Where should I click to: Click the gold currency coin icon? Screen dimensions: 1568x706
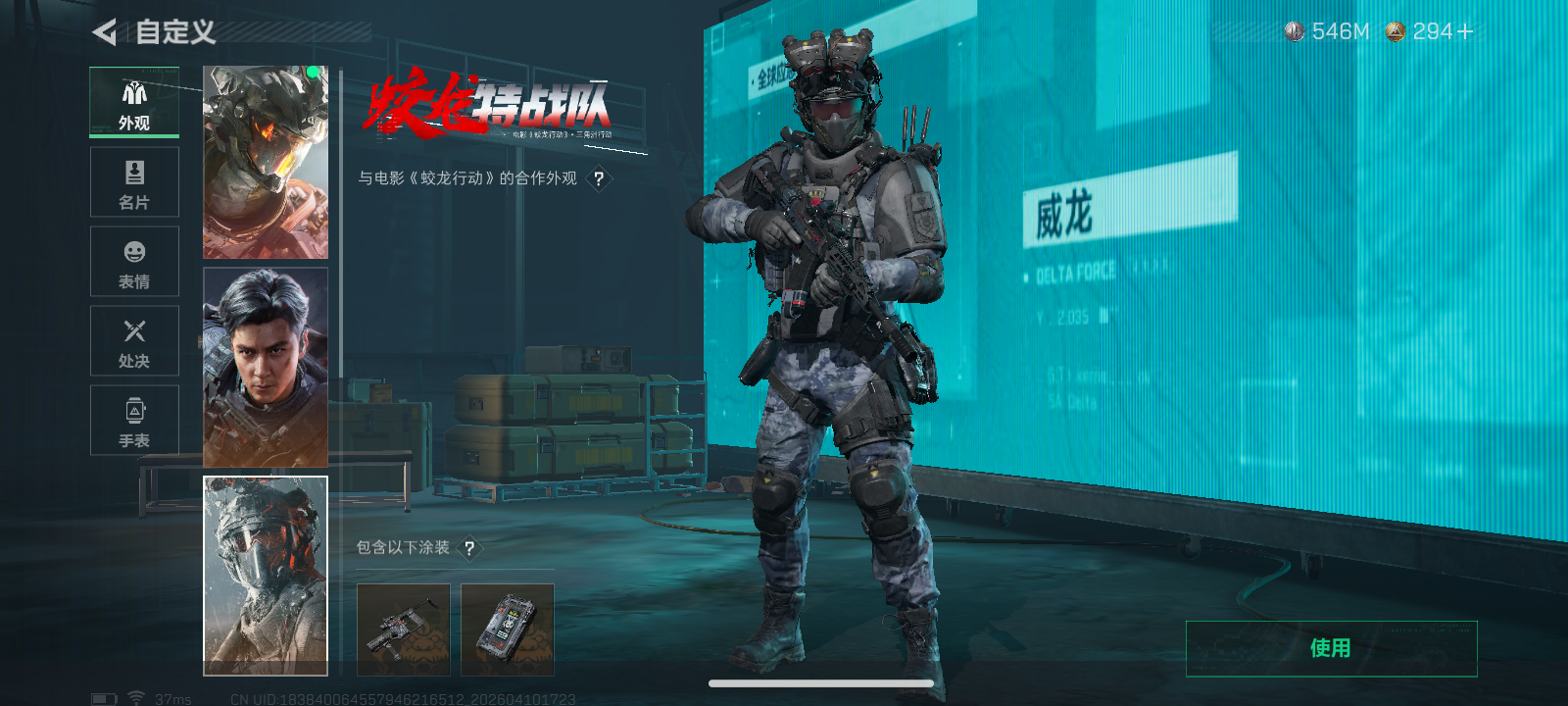click(x=1396, y=30)
